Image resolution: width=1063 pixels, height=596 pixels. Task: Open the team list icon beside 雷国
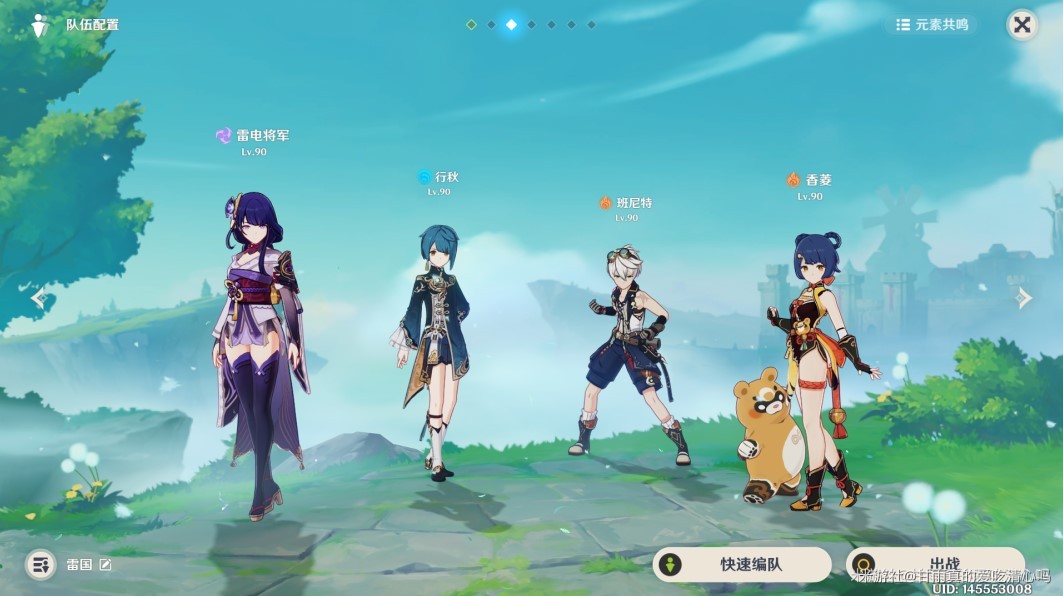pos(40,565)
